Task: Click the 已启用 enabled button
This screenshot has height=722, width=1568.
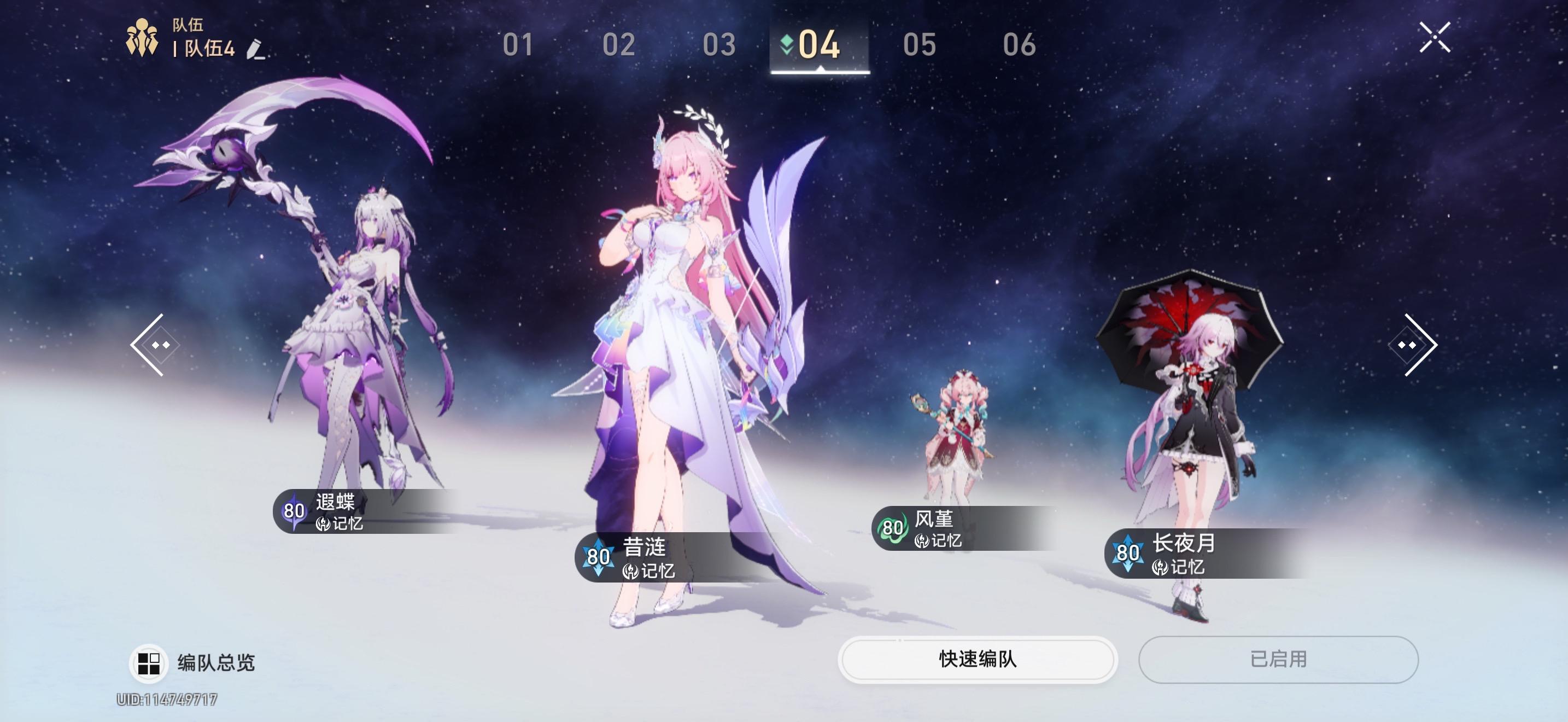Action: click(x=1278, y=659)
